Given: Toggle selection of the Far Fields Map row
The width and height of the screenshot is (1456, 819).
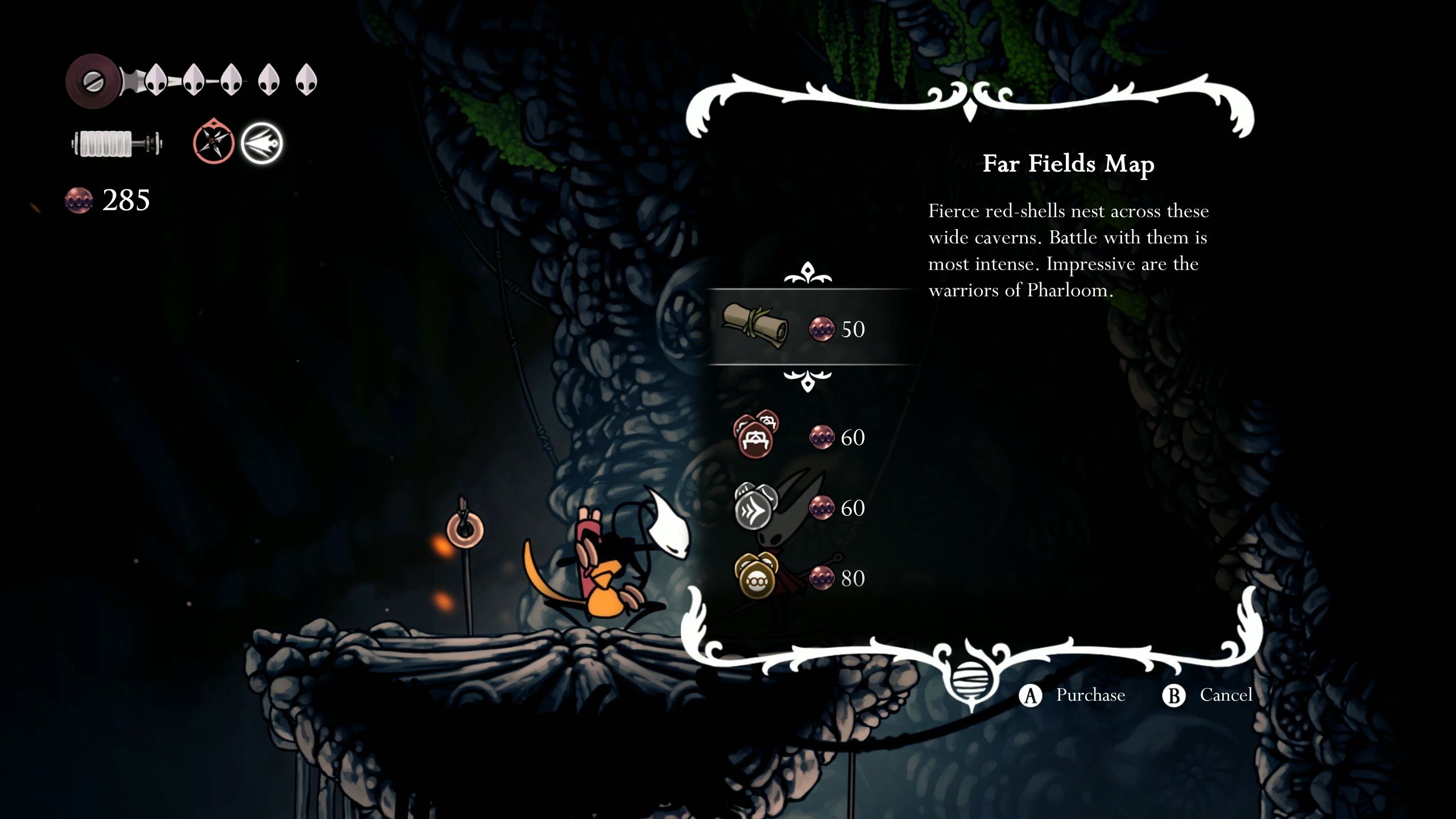Looking at the screenshot, I should click(813, 329).
